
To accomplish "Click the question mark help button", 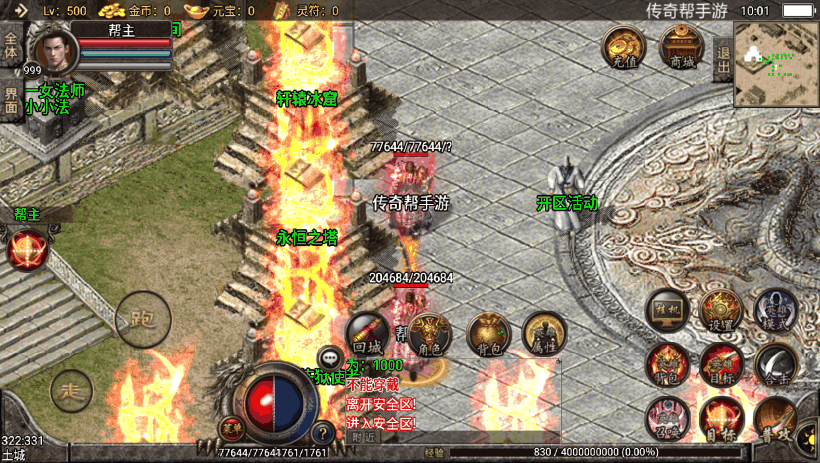I will coord(322,434).
